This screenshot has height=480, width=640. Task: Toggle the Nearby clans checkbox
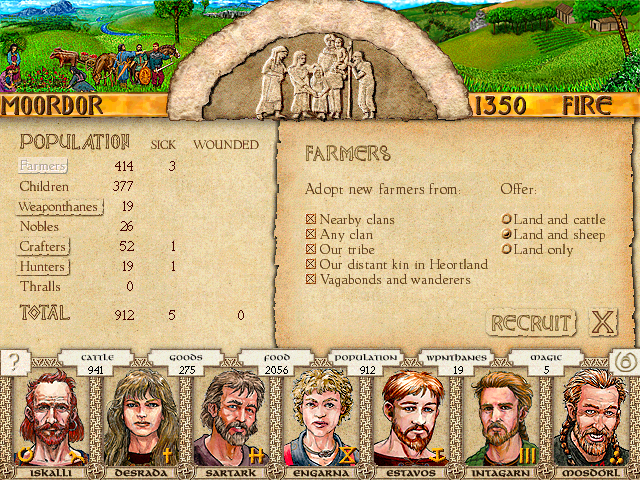(310, 220)
